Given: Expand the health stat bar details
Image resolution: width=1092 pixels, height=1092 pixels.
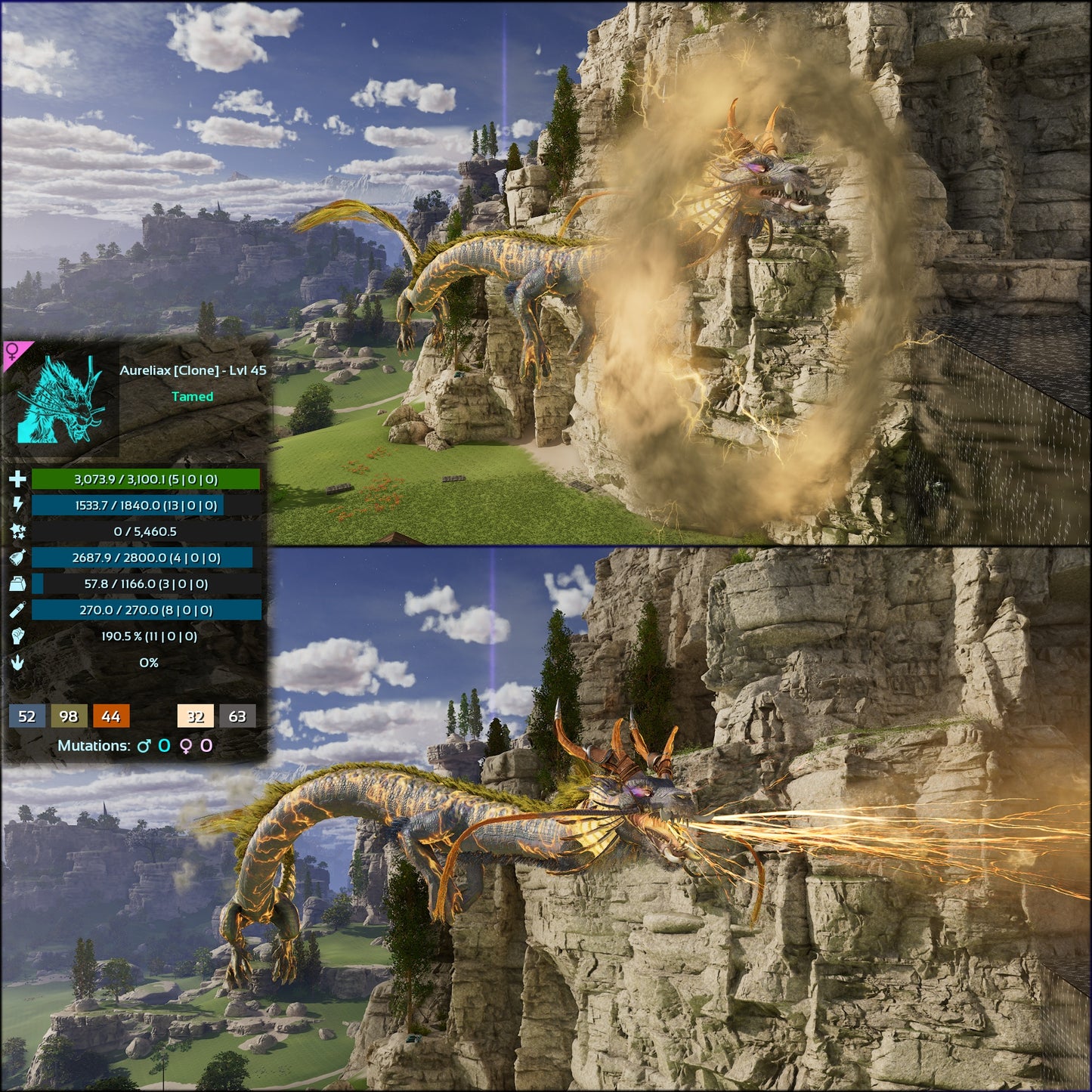Looking at the screenshot, I should coord(146,480).
